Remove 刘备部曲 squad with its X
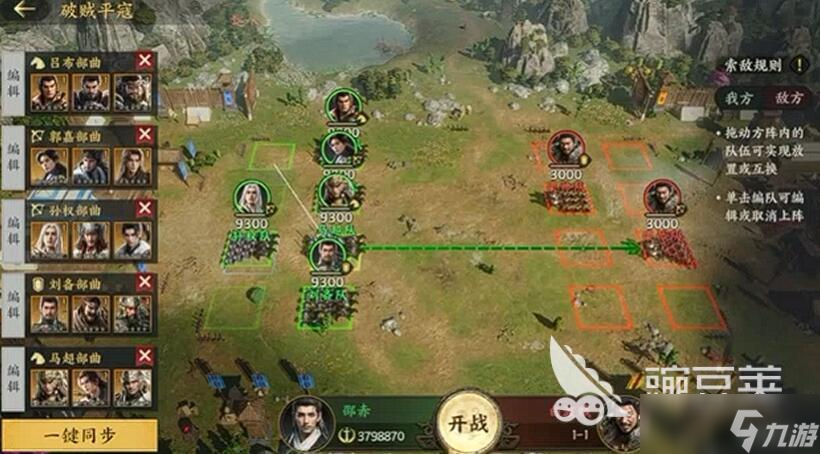Viewport: 820px width, 454px height. point(145,282)
